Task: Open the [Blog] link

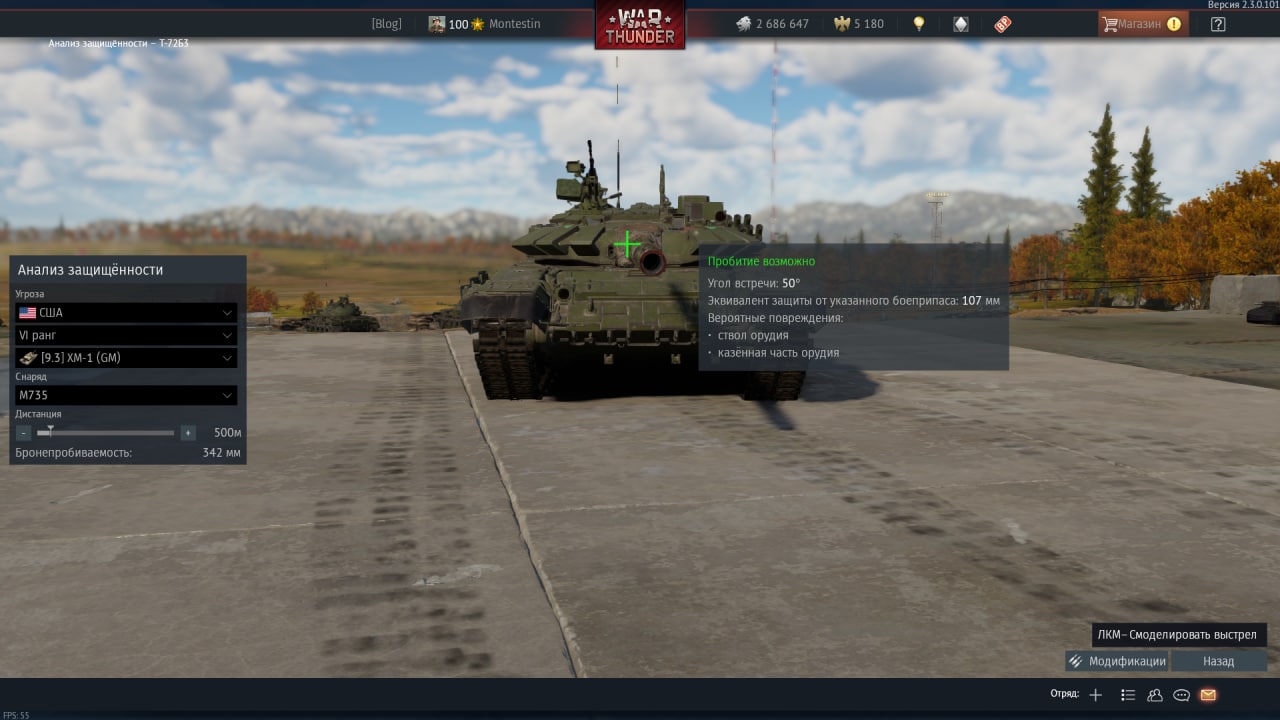Action: coord(386,24)
